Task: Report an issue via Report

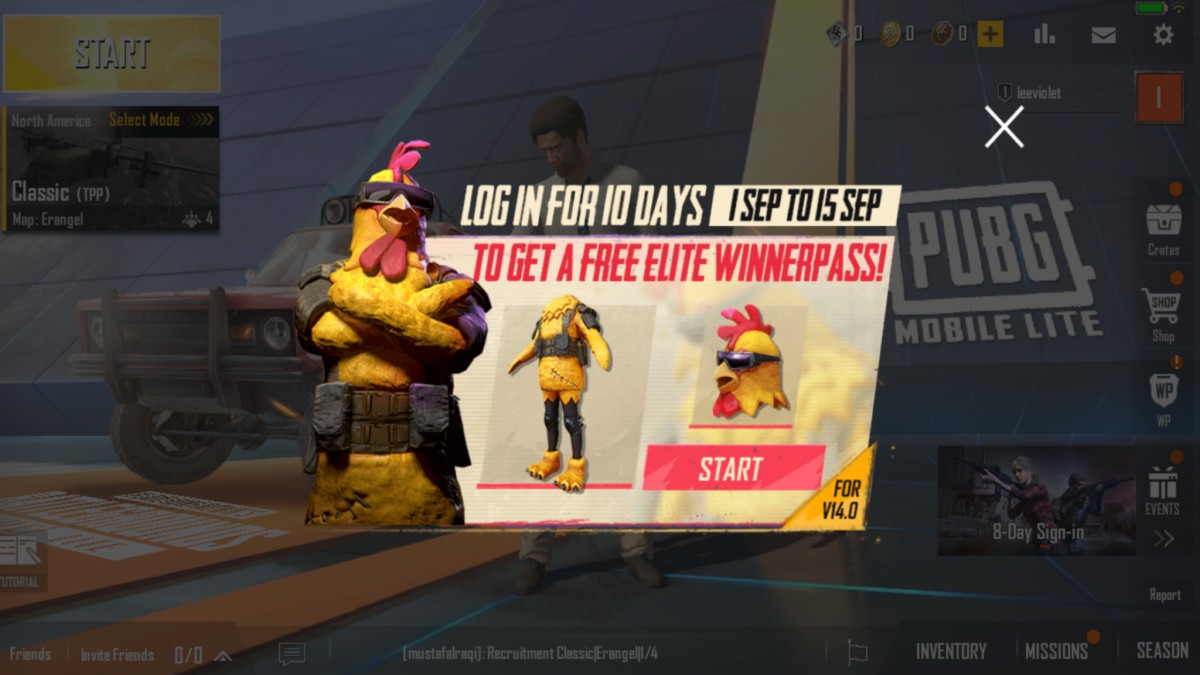Action: (1164, 594)
